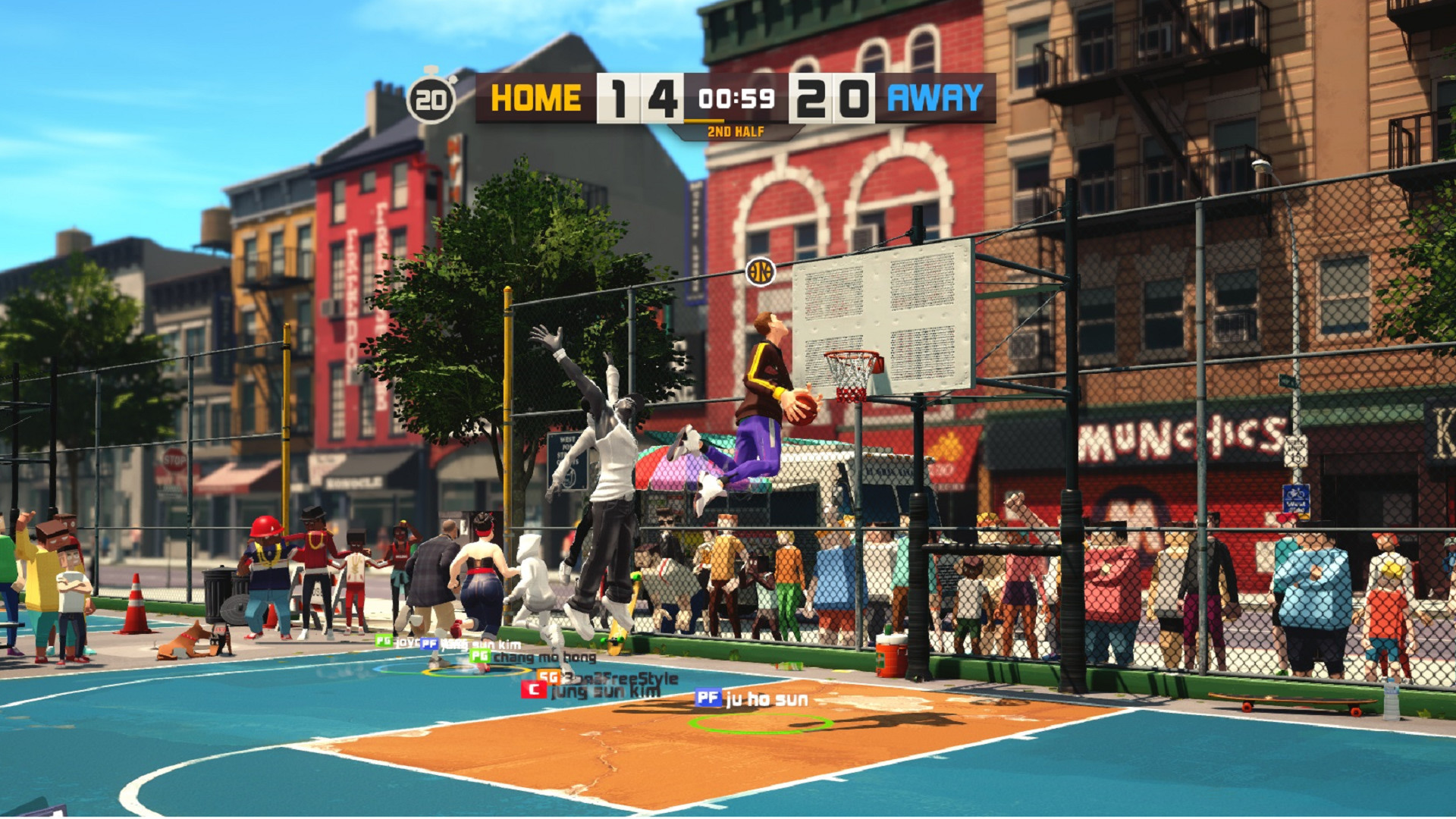
Task: Click kang sun kim's blue PF badge
Action: click(428, 645)
